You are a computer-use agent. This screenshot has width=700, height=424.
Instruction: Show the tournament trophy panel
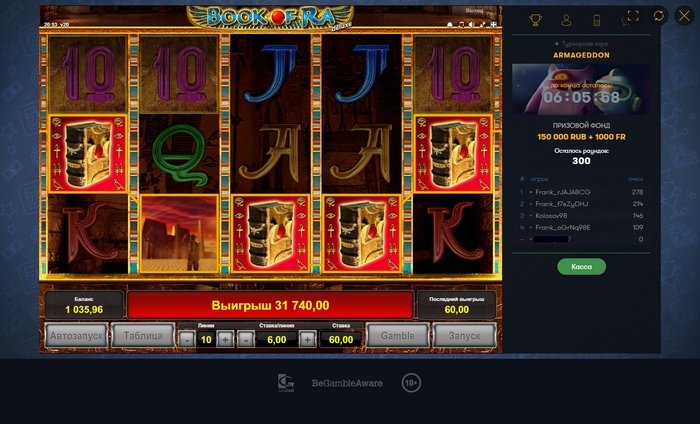click(535, 19)
